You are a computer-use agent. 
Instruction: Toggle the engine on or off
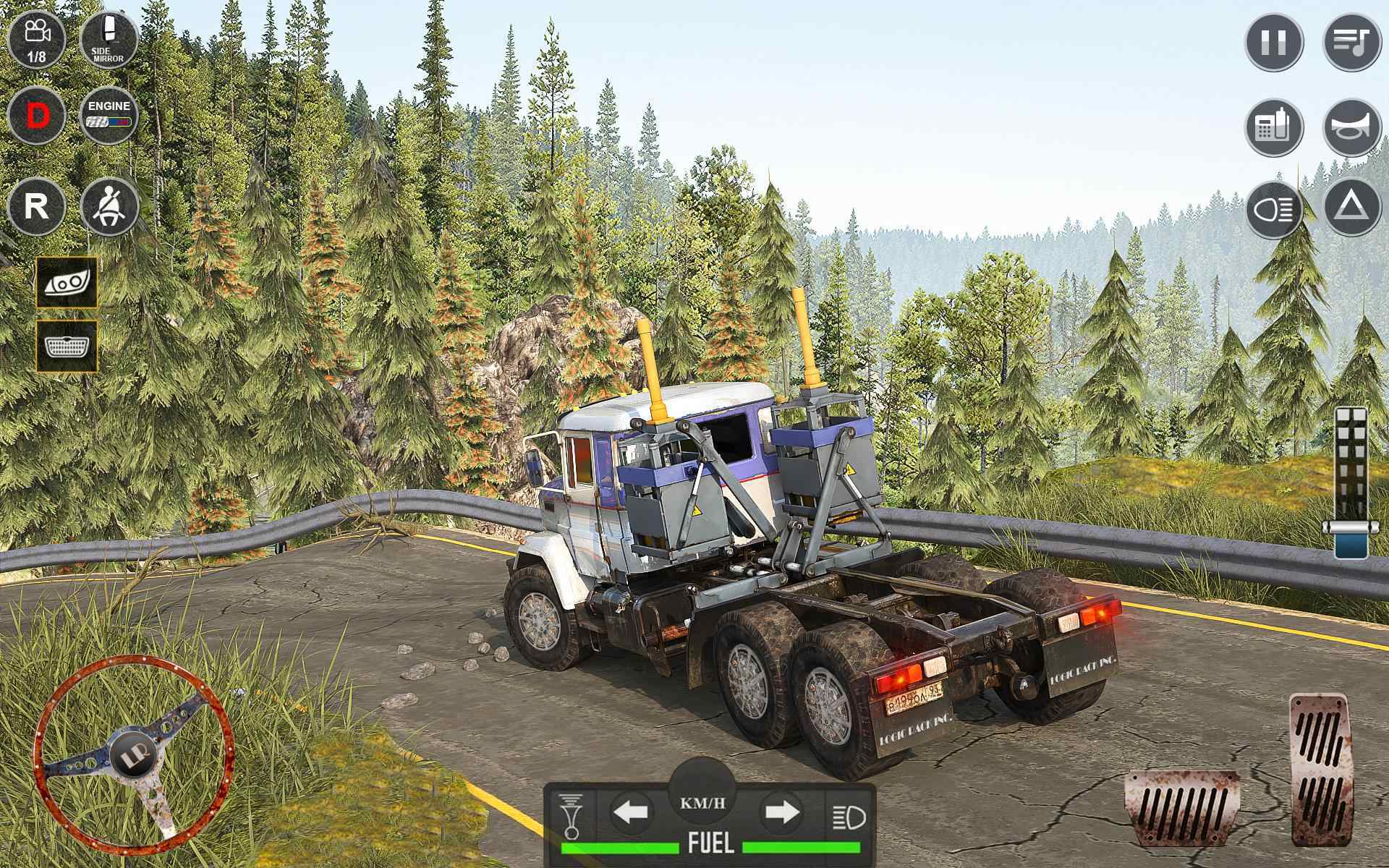point(109,116)
